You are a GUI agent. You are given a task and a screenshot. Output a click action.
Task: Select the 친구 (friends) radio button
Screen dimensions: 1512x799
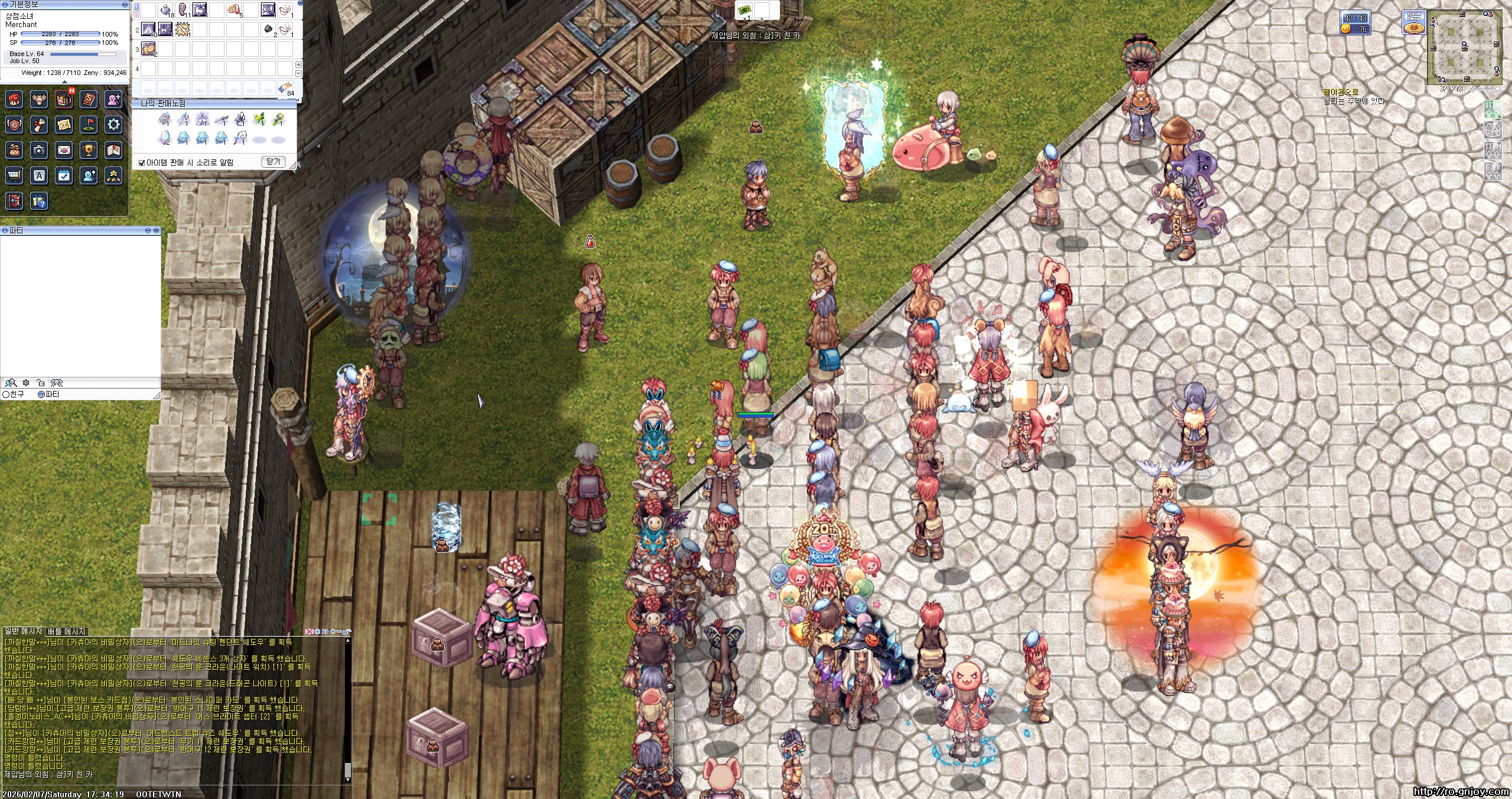(6, 394)
